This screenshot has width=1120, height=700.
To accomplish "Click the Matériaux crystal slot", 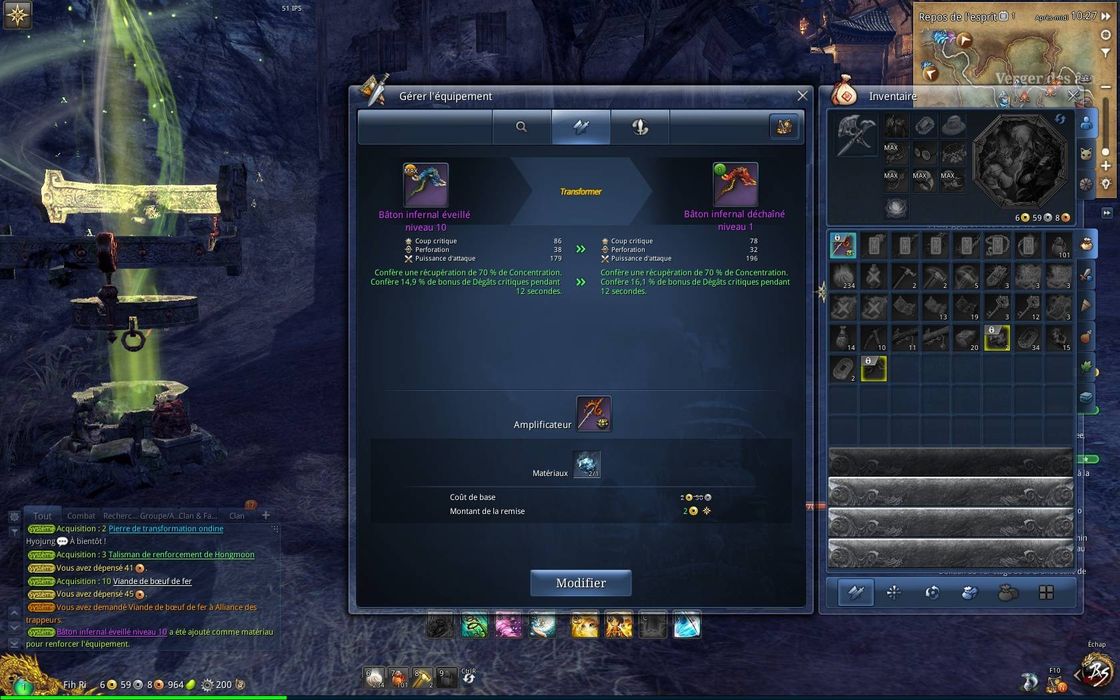I will [x=587, y=464].
